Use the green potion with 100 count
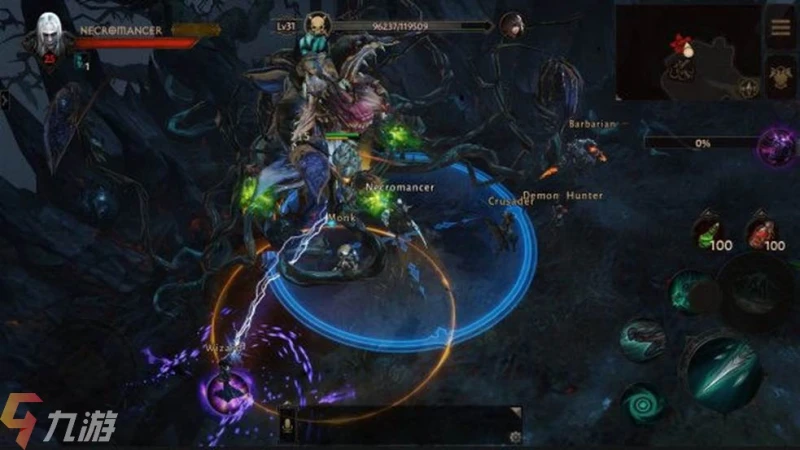This screenshot has width=800, height=450. (x=709, y=229)
